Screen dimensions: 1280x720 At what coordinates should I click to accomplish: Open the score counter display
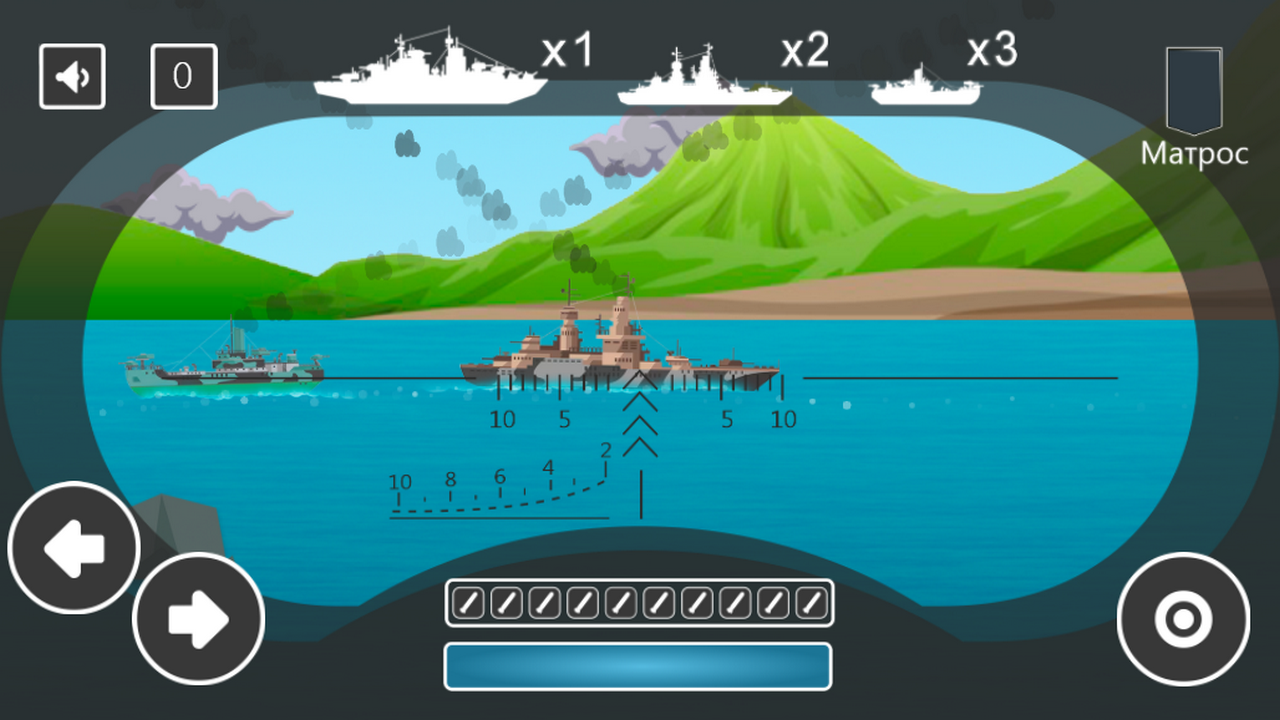click(184, 76)
